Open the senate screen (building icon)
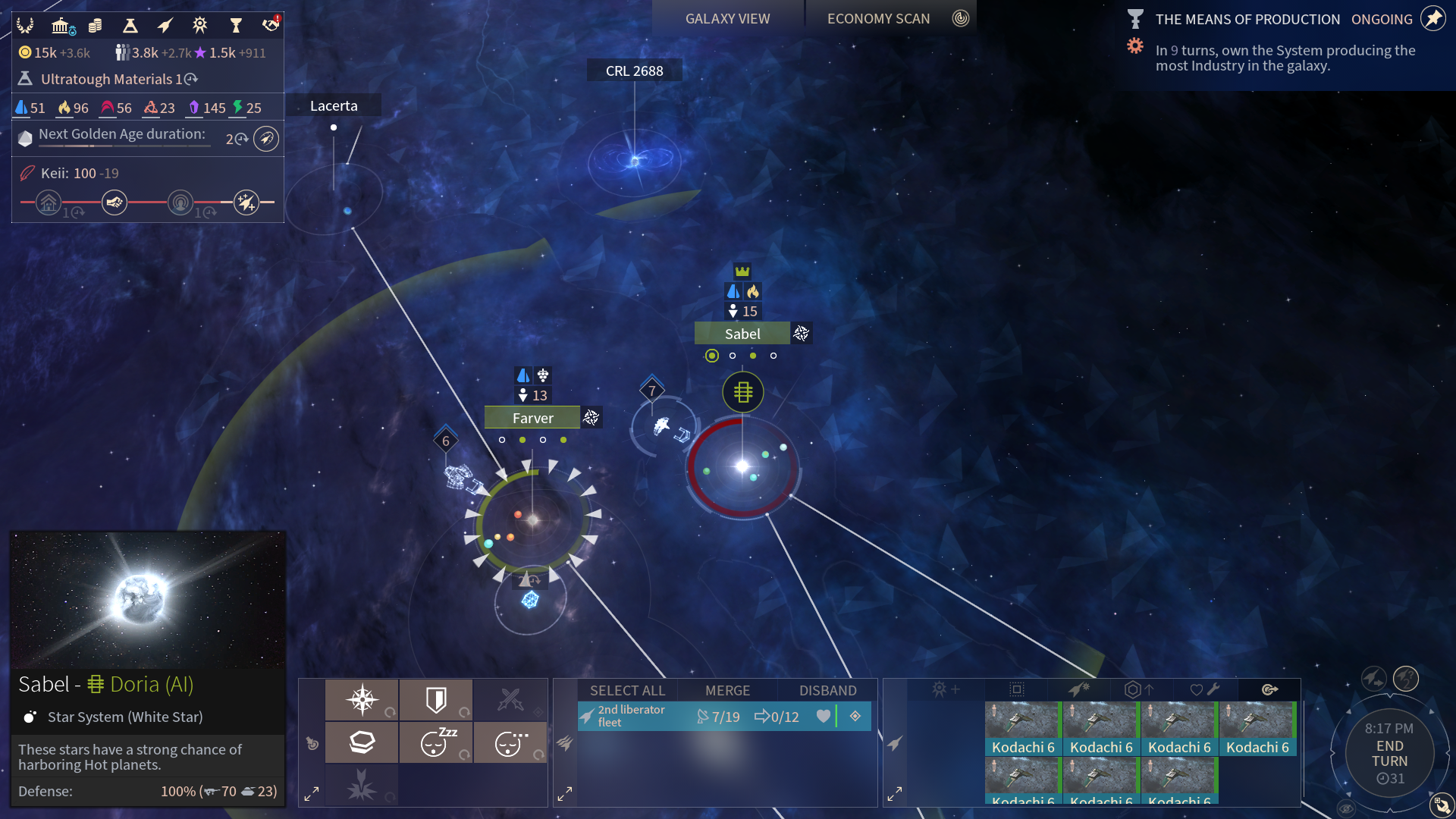 pyautogui.click(x=61, y=26)
